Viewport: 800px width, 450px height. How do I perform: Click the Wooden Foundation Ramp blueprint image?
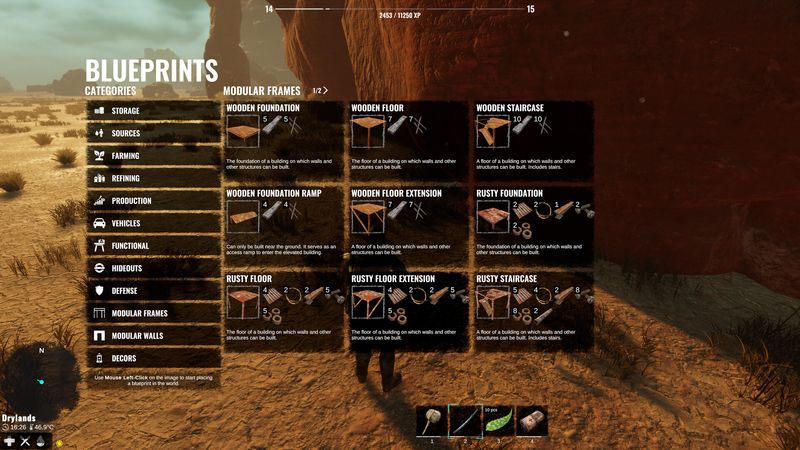point(242,216)
